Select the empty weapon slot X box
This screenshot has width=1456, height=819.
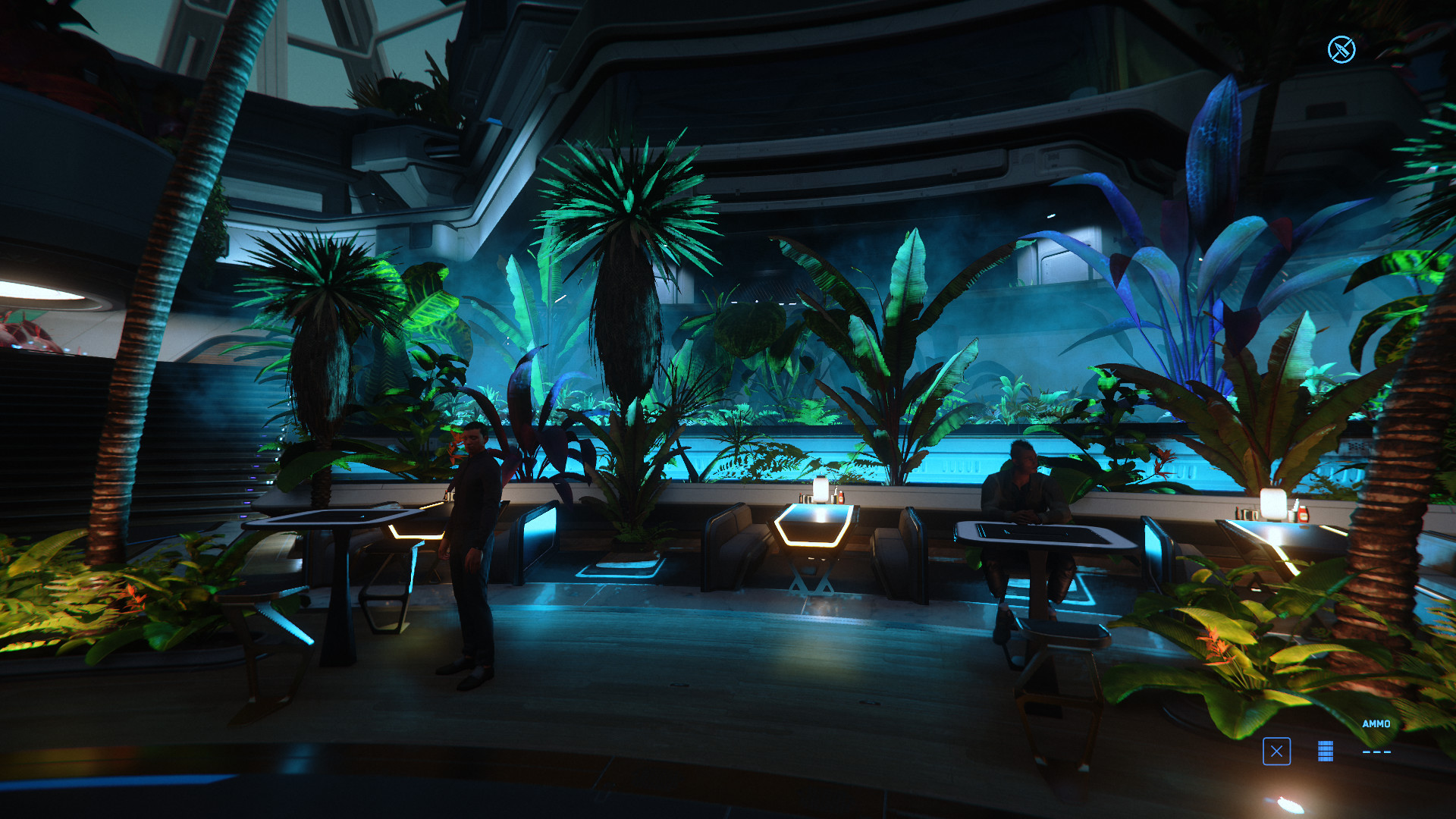tap(1276, 752)
